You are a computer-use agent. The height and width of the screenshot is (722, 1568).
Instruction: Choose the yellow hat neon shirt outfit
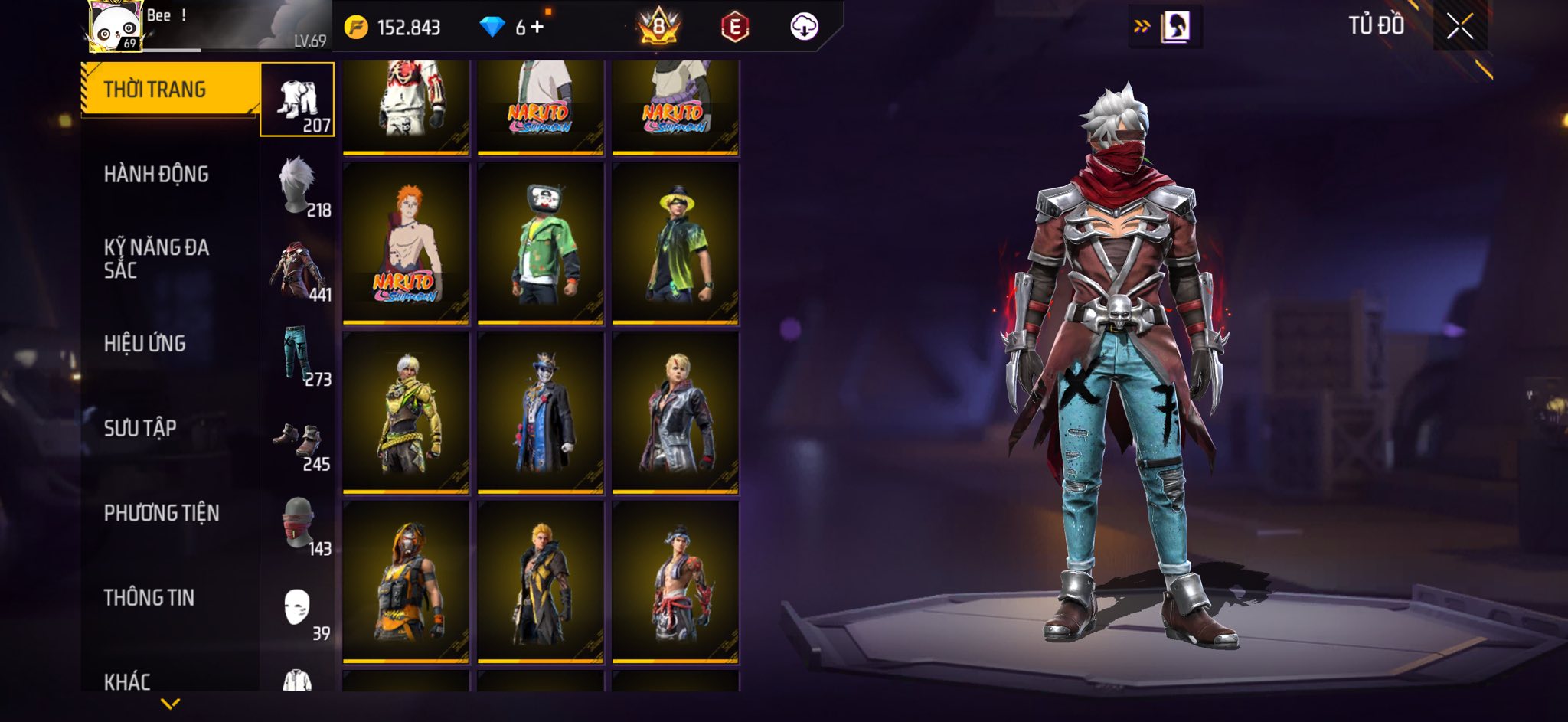675,243
